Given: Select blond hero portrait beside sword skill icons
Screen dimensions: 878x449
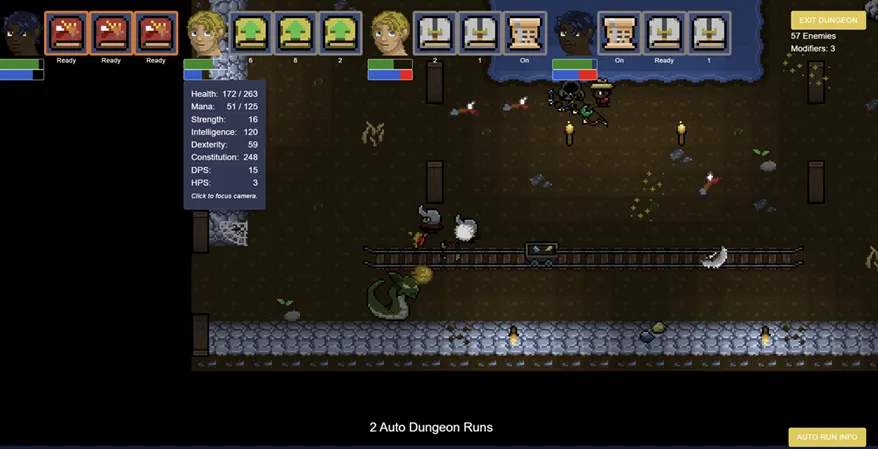Looking at the screenshot, I should click(x=390, y=34).
